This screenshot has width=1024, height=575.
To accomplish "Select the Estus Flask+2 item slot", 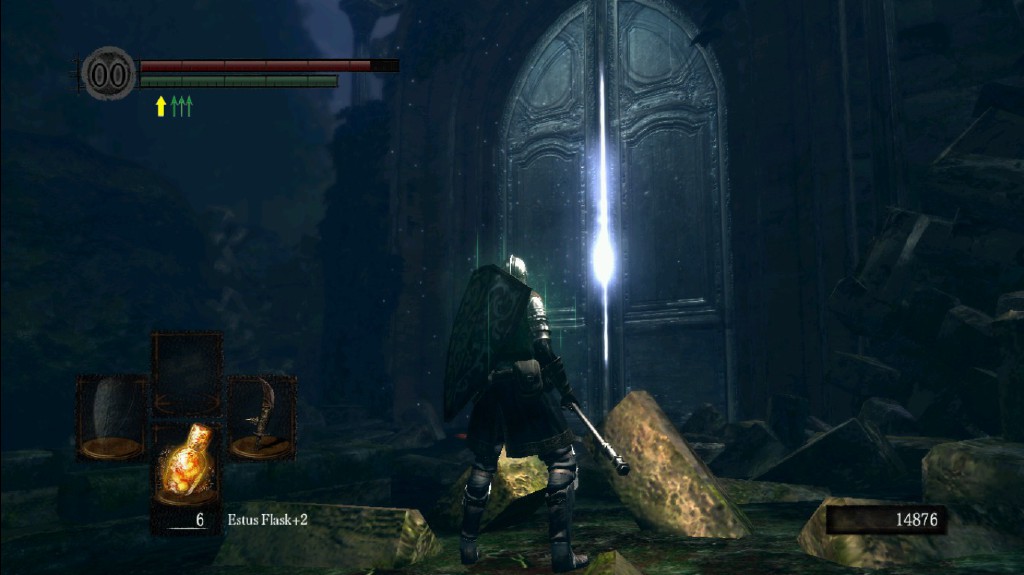I will pyautogui.click(x=187, y=468).
